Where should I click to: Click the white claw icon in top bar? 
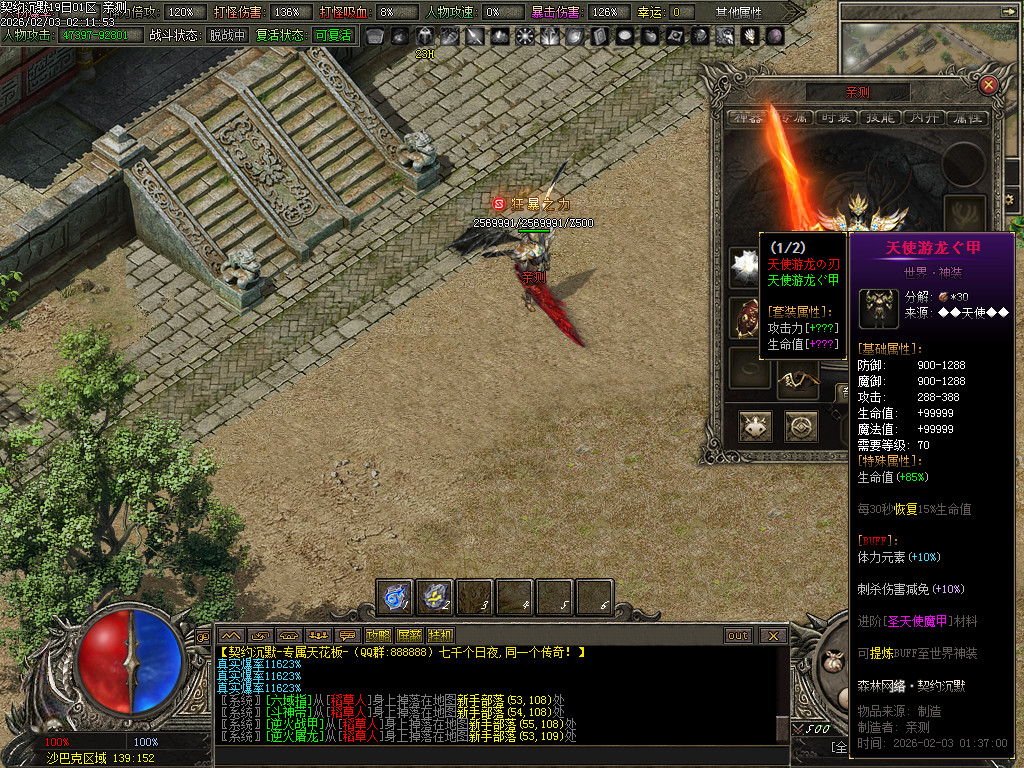click(x=749, y=36)
